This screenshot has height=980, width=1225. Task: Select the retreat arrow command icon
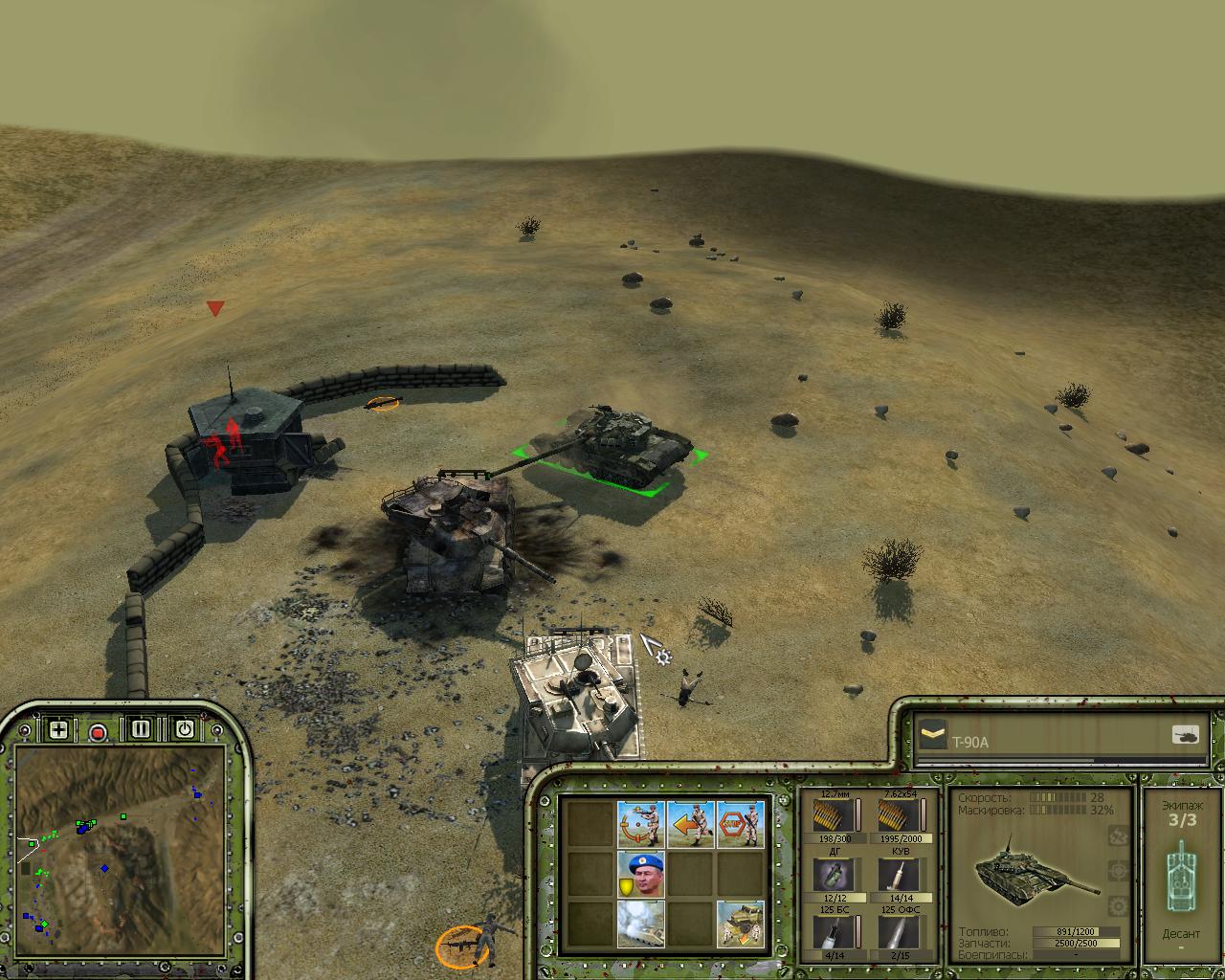[x=691, y=824]
